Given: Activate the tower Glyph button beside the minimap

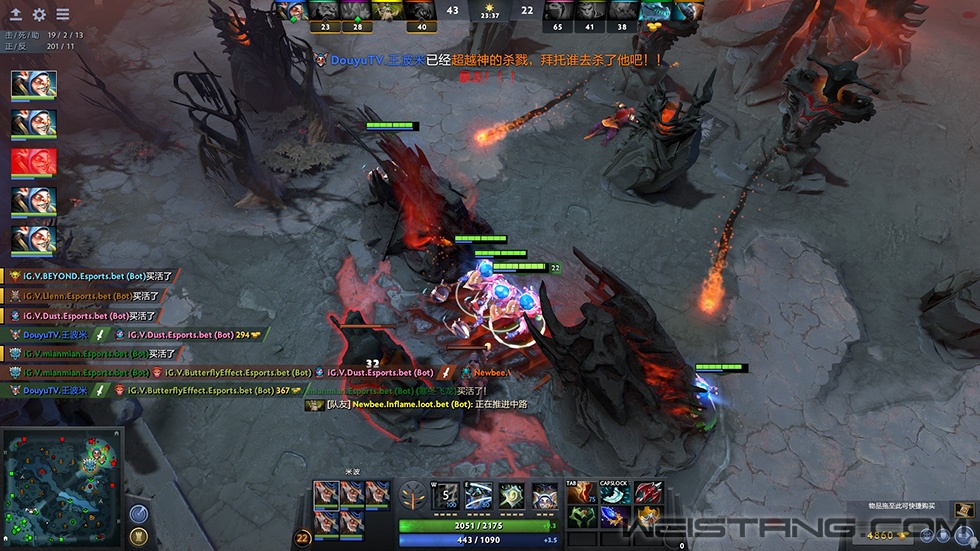Looking at the screenshot, I should (x=138, y=539).
